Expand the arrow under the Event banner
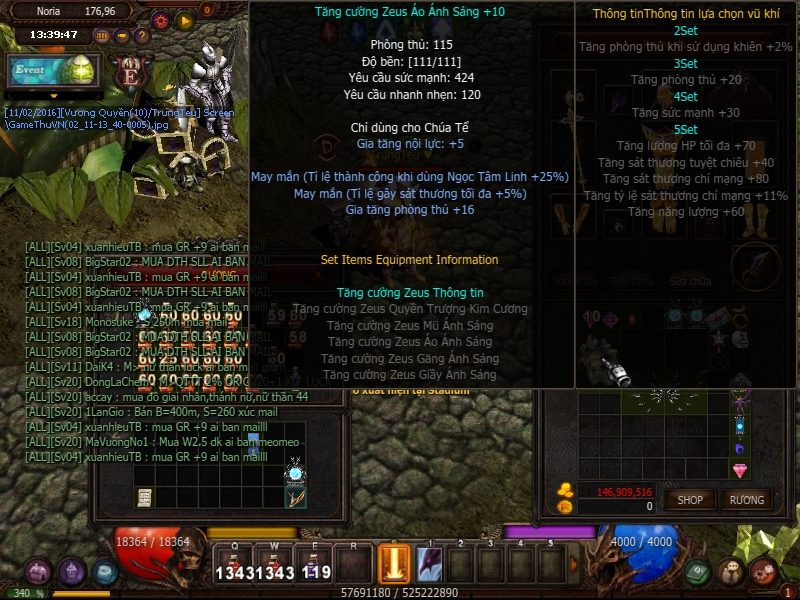800x600 pixels. click(54, 96)
